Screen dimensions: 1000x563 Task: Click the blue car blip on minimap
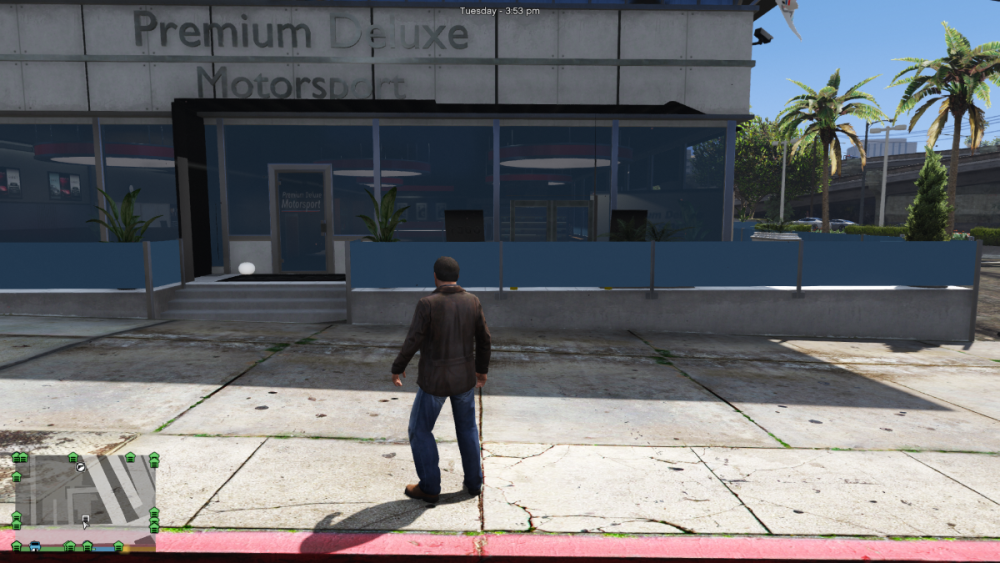pos(35,546)
